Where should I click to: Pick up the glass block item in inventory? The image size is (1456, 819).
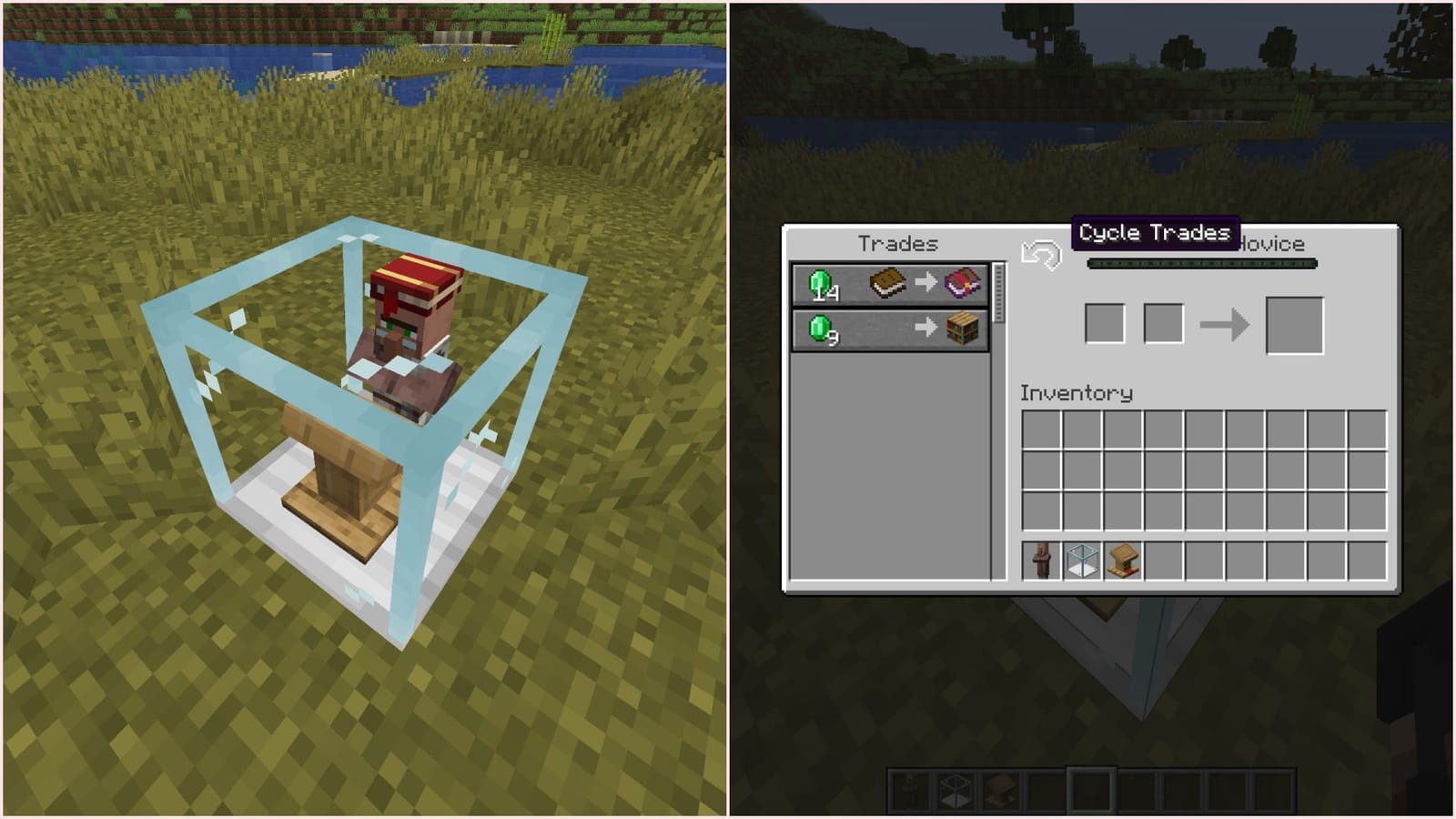tap(1084, 561)
